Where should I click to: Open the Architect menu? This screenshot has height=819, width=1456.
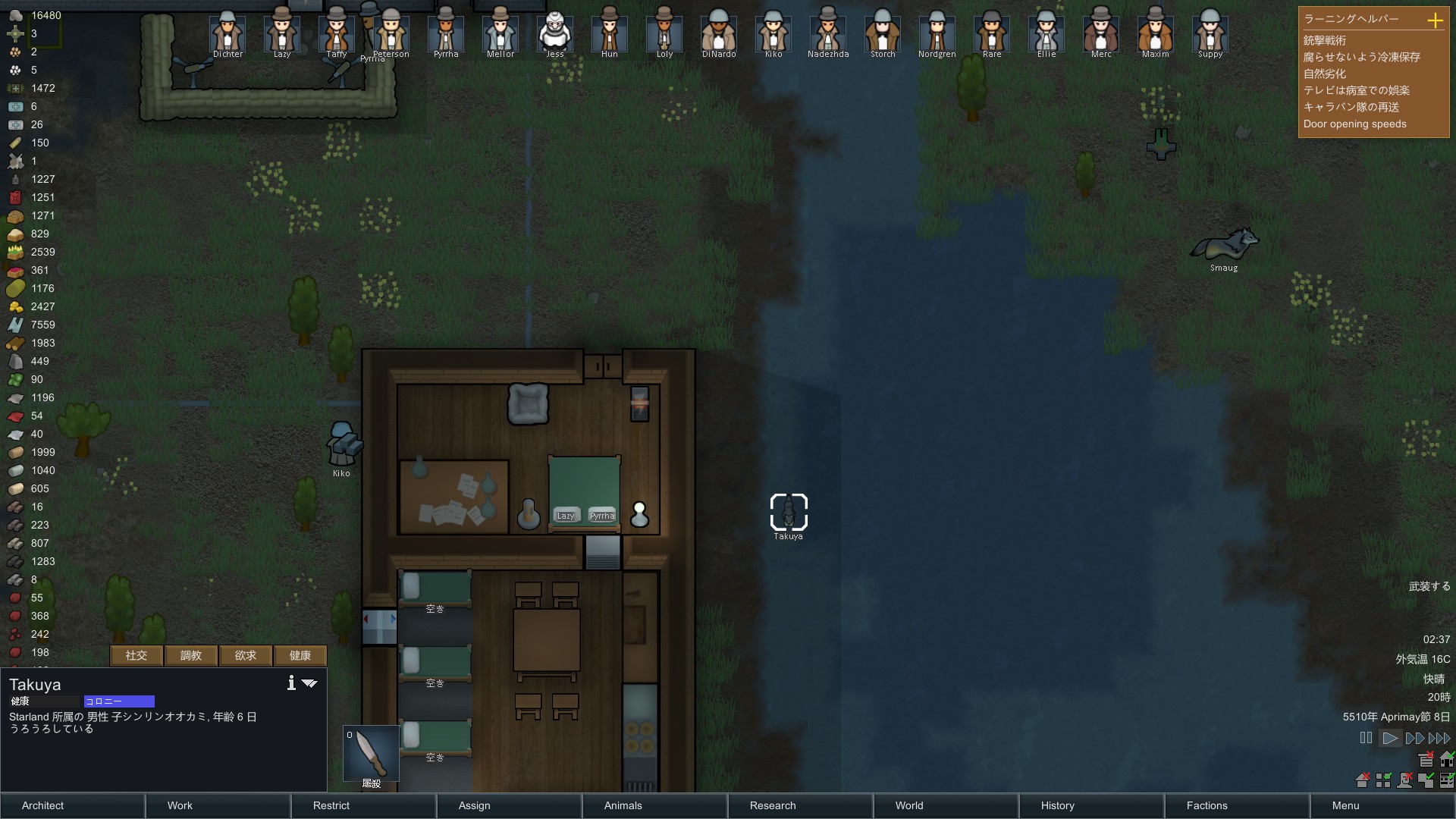click(x=42, y=806)
